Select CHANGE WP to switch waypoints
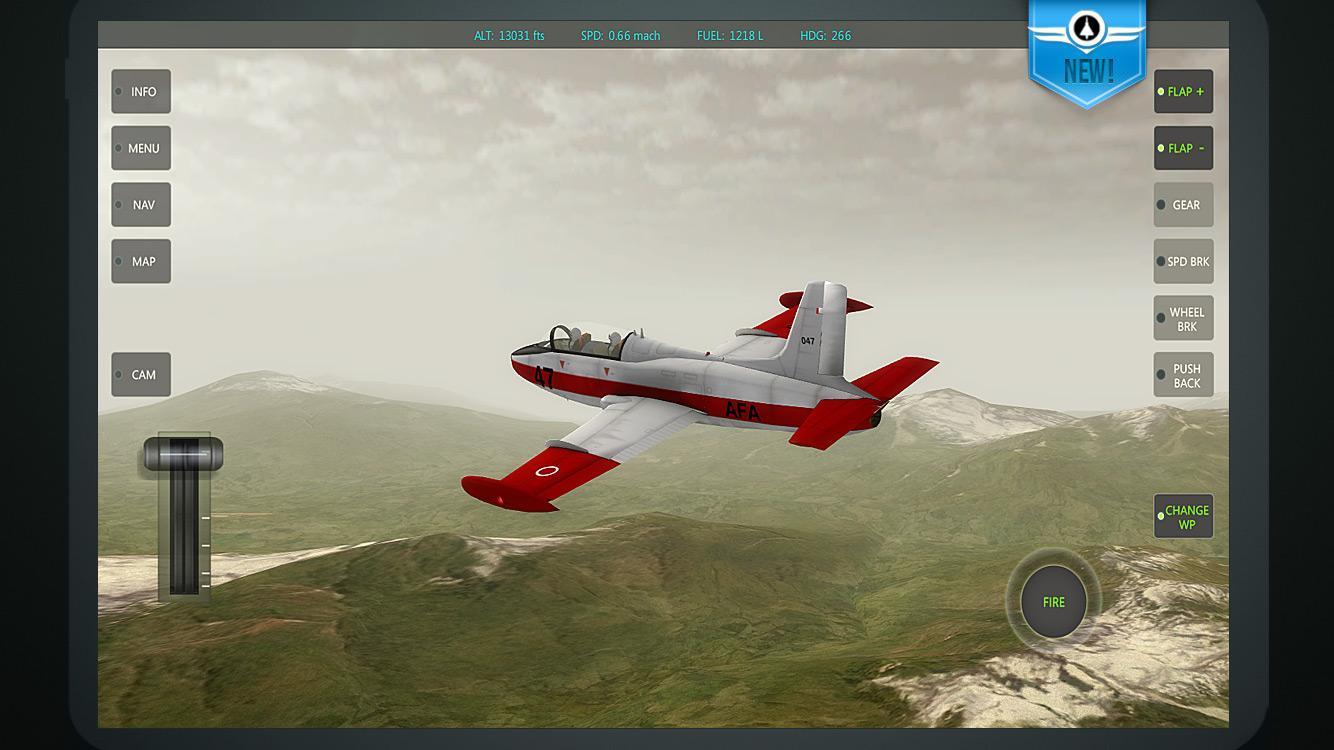The height and width of the screenshot is (750, 1334). tap(1184, 516)
